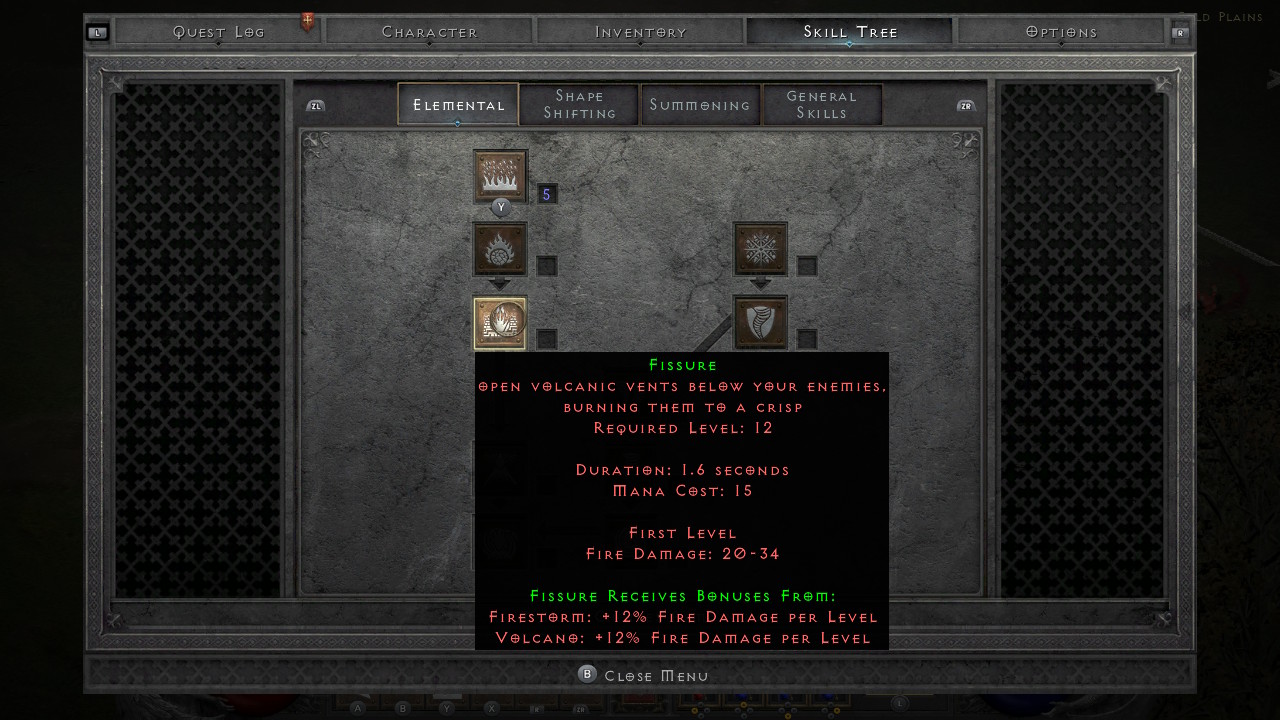Image resolution: width=1280 pixels, height=720 pixels.
Task: Show the Elemental skill tree
Action: click(x=458, y=105)
